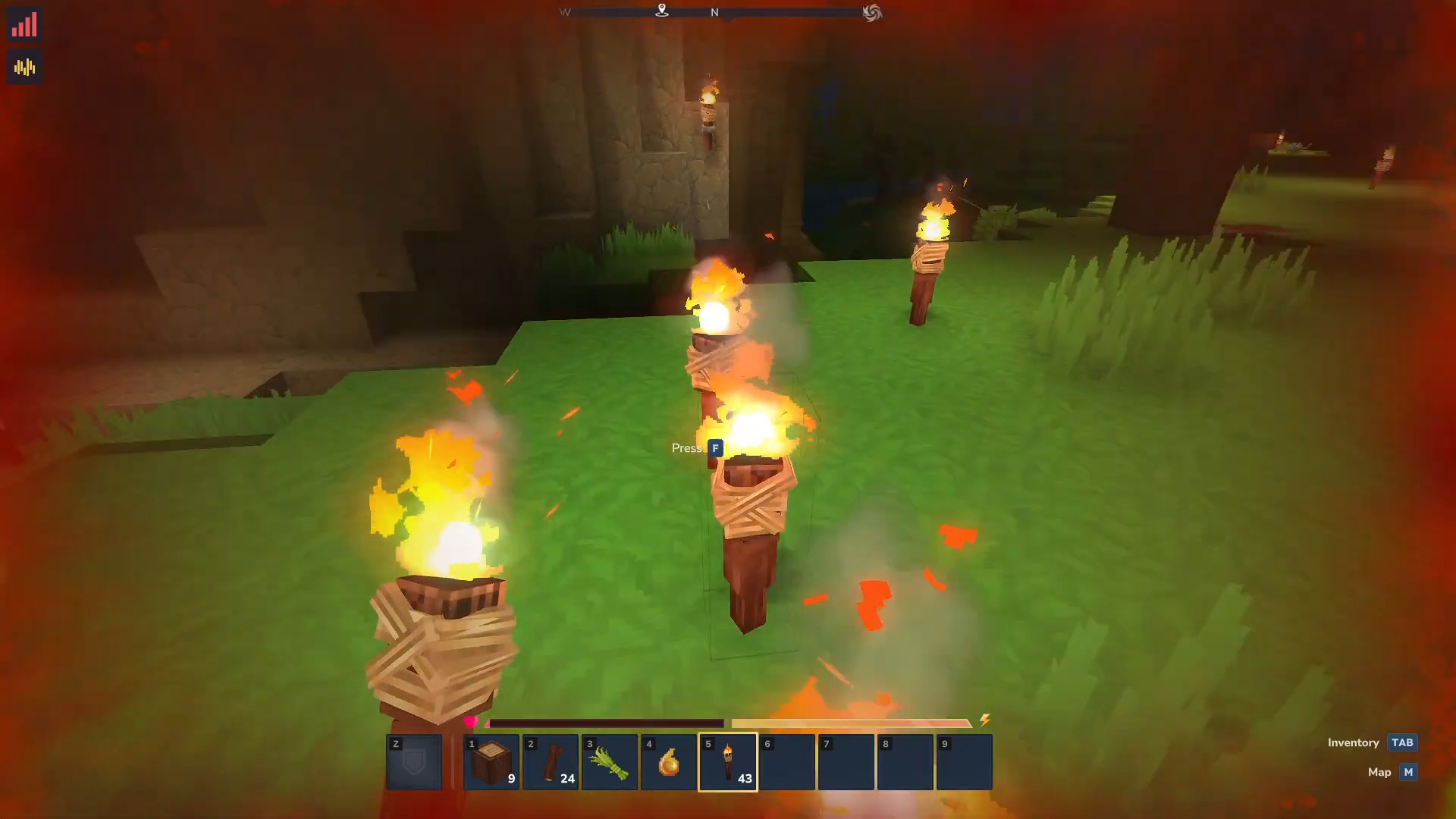Image resolution: width=1456 pixels, height=819 pixels.
Task: Click the yellow waveform performance icon
Action: (24, 67)
